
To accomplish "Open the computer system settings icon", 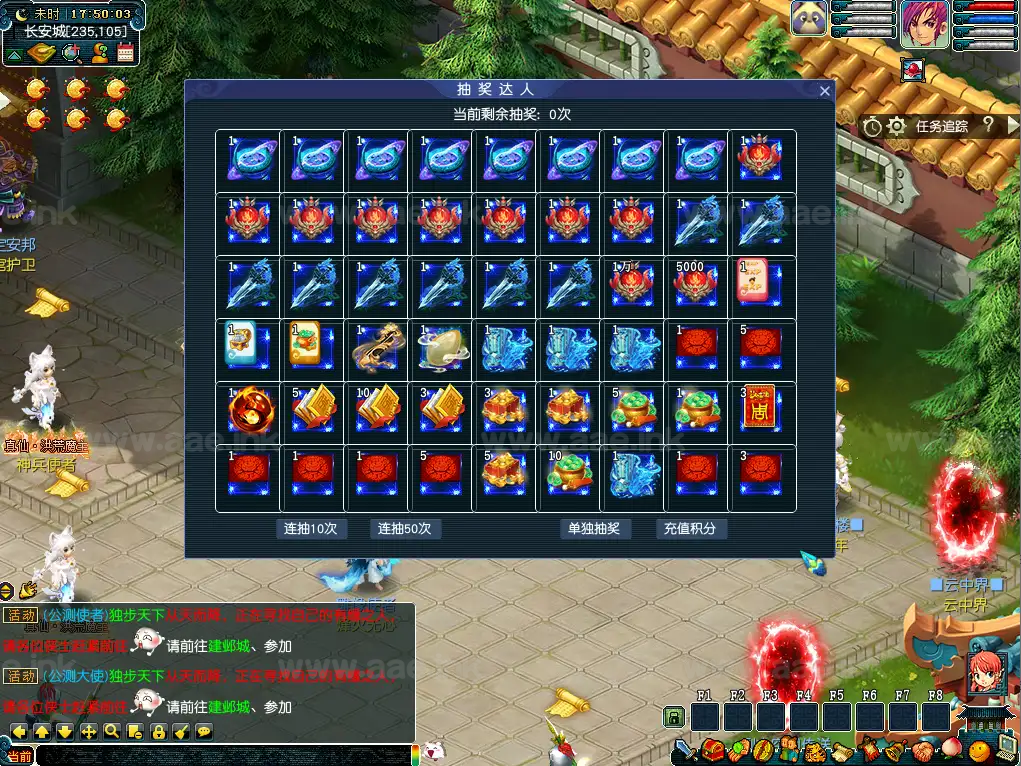I will coord(1007,749).
